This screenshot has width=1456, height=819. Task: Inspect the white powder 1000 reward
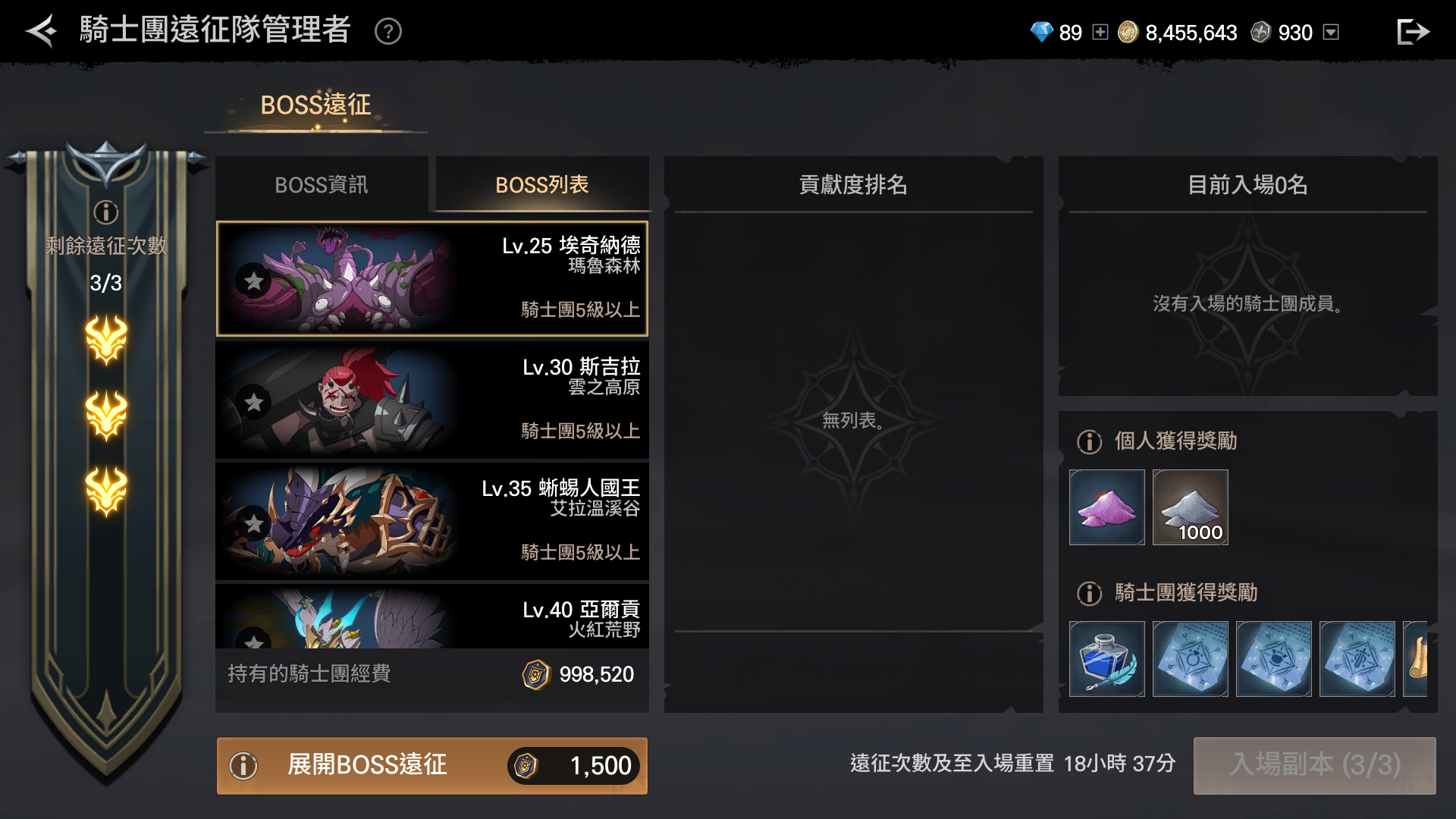click(x=1191, y=507)
